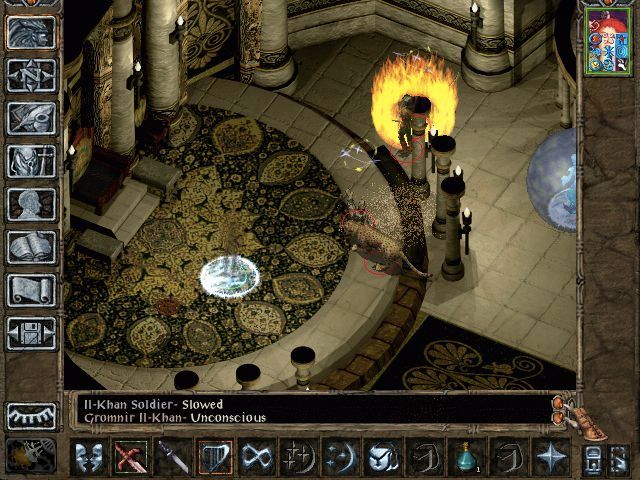
Task: Use the blue potion quick item
Action: pos(466,457)
